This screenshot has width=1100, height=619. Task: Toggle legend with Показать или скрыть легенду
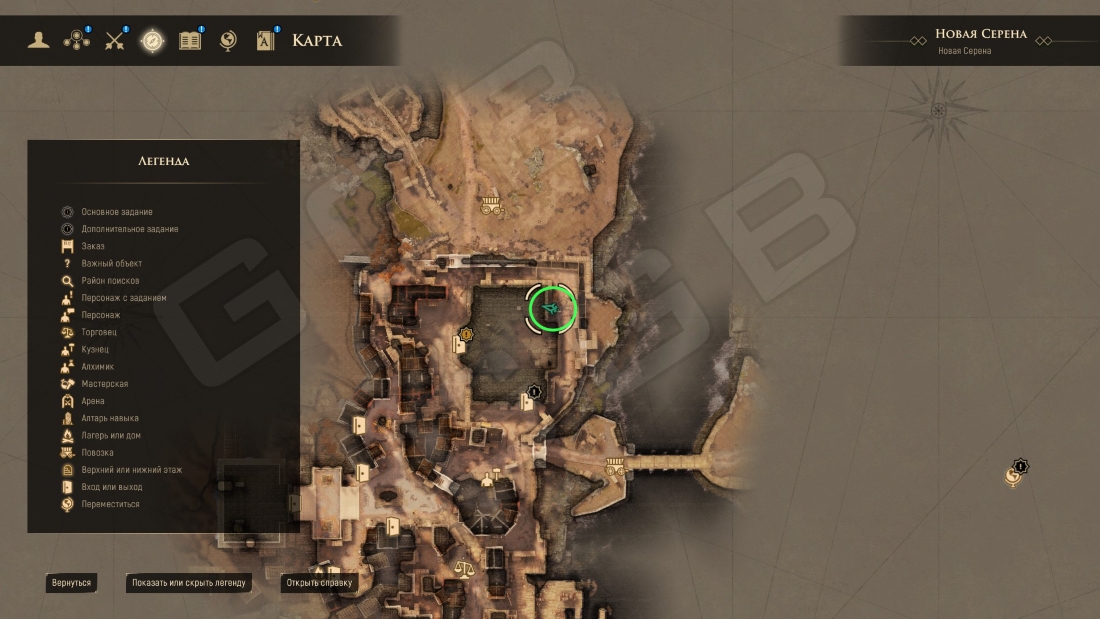(188, 582)
